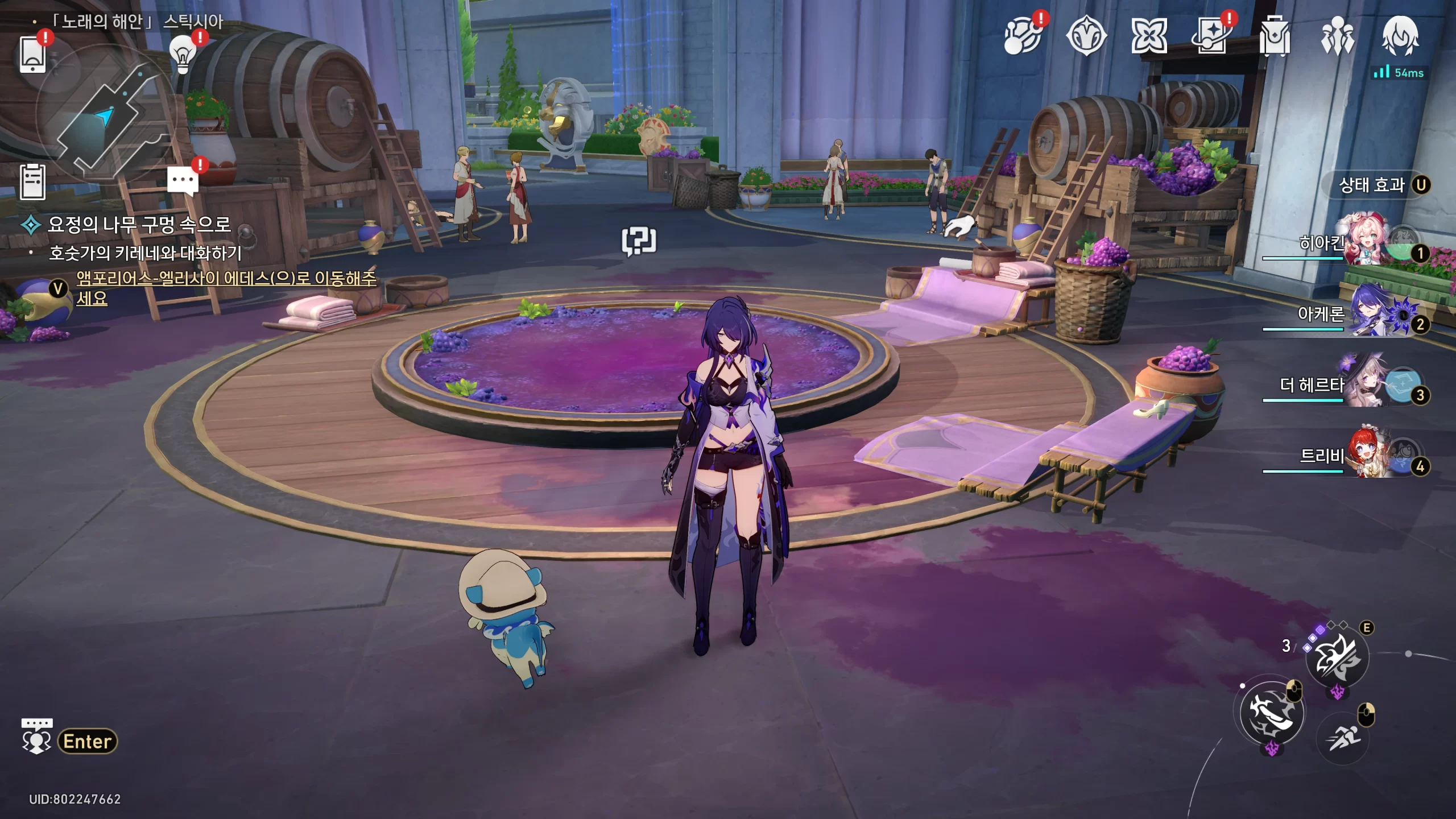The height and width of the screenshot is (819, 1456).
Task: Open the team lineup icon
Action: (1338, 36)
